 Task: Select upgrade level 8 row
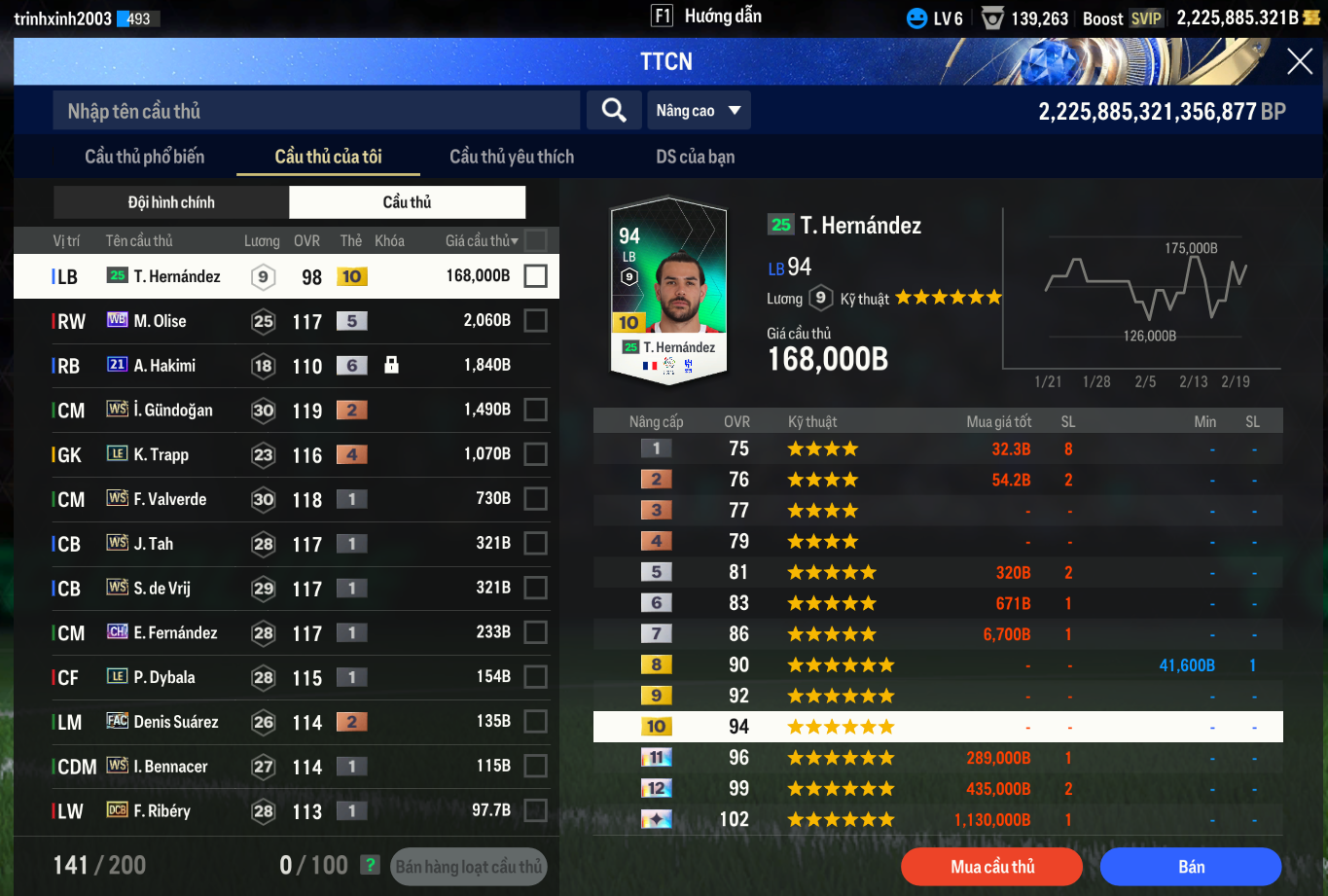[x=938, y=665]
